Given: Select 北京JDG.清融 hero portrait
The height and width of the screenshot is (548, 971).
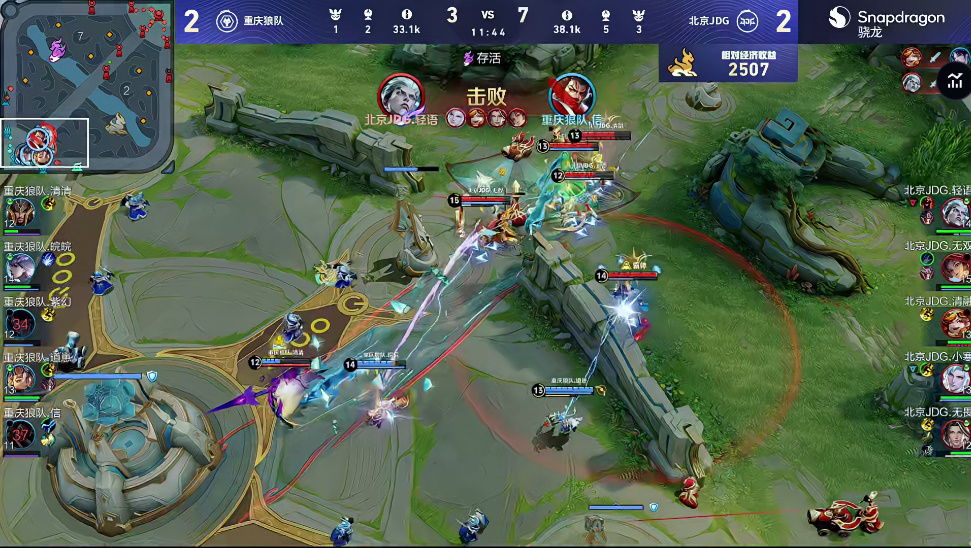Looking at the screenshot, I should coord(955,323).
